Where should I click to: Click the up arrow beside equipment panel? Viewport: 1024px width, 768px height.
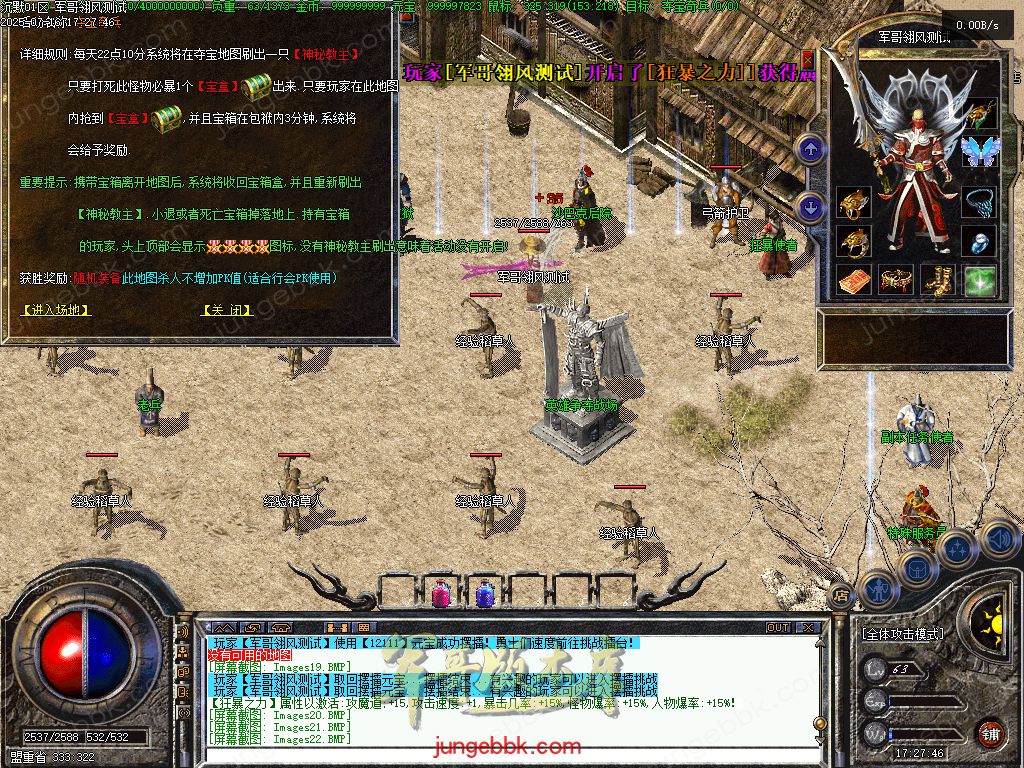(810, 150)
